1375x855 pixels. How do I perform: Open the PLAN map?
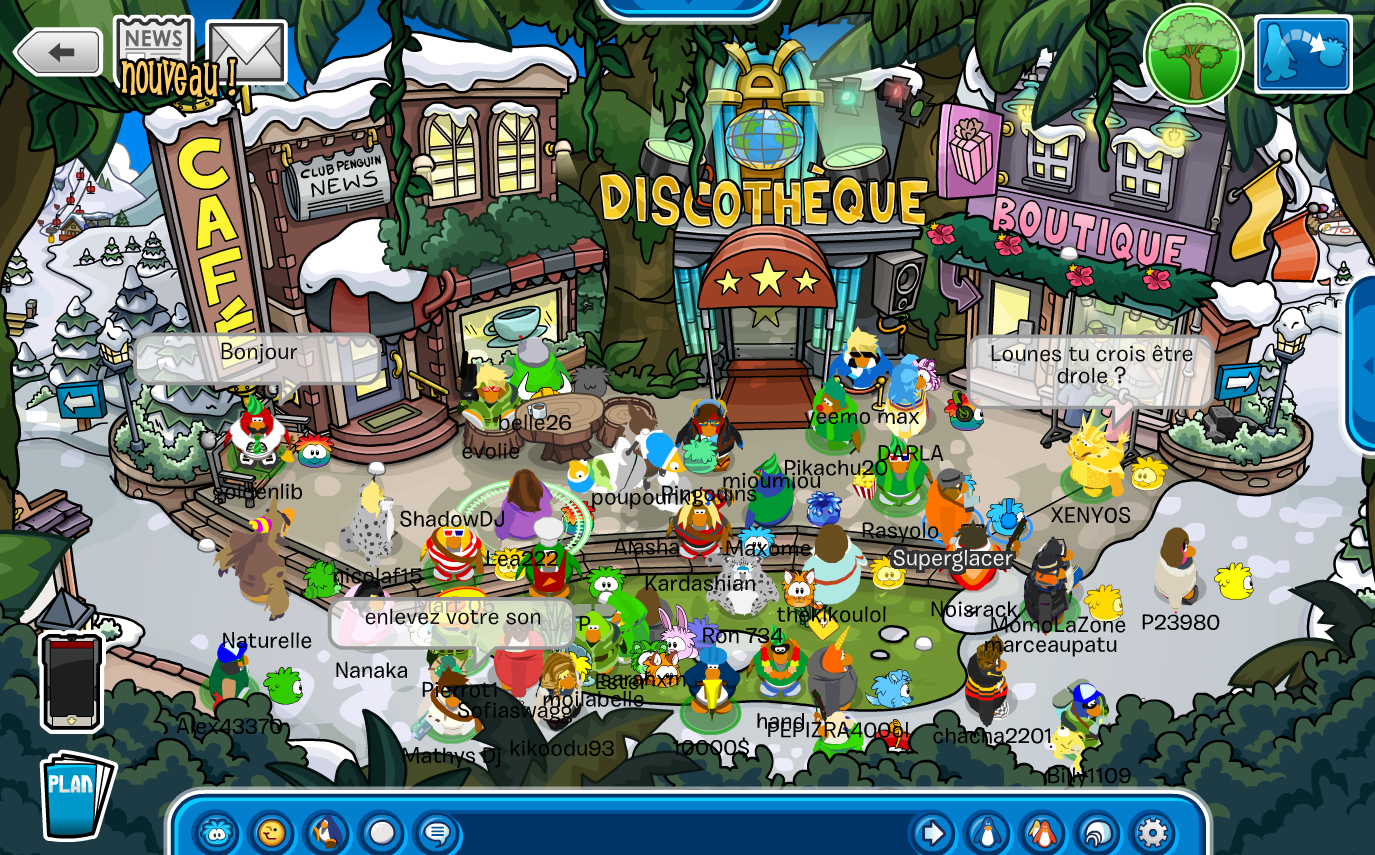[x=75, y=794]
